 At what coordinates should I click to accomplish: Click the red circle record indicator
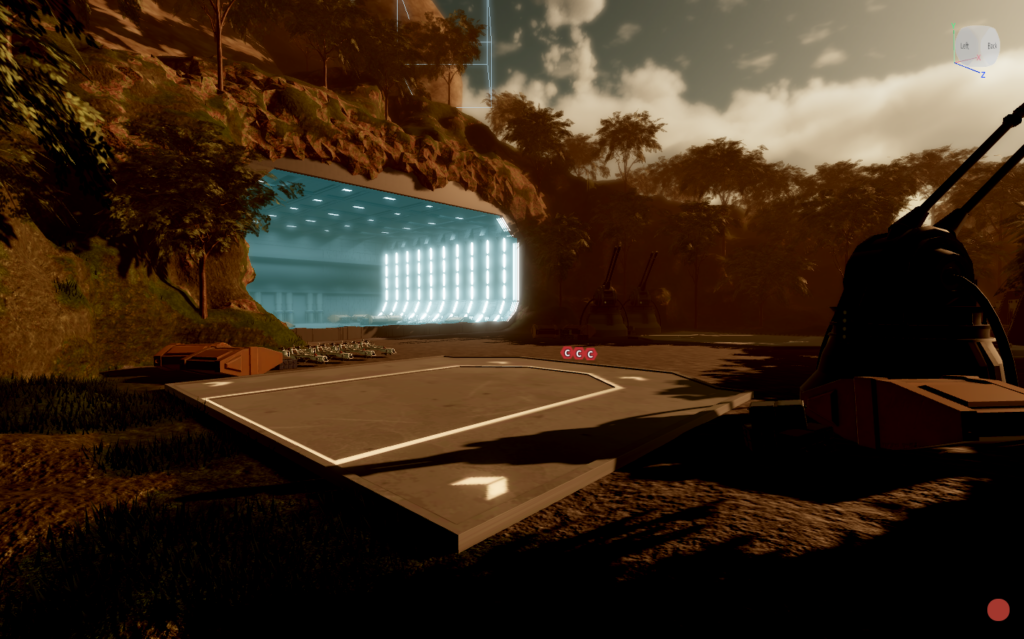point(998,610)
